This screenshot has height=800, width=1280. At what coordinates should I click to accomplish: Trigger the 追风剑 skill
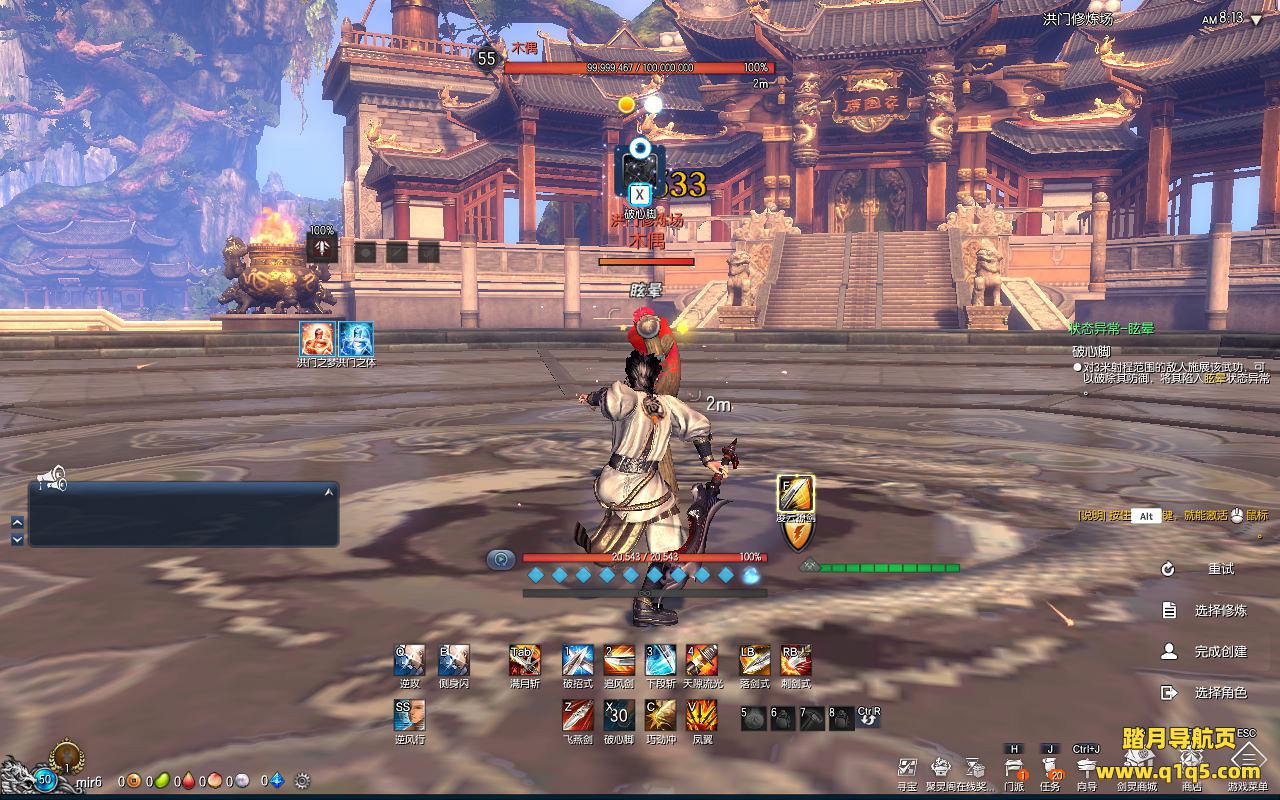[619, 660]
